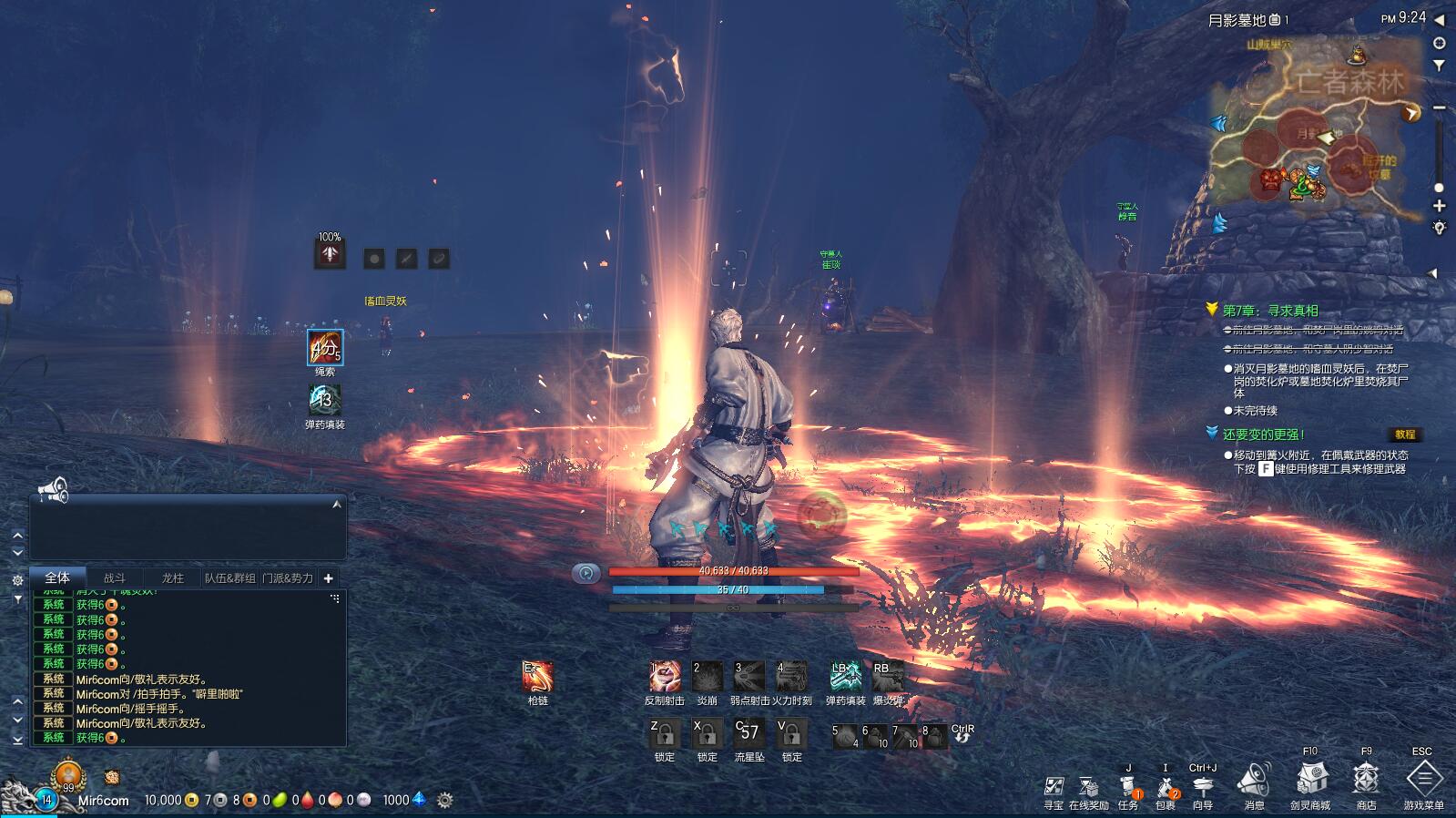Open the 在线奖励 online rewards
The height and width of the screenshot is (818, 1456).
(x=1088, y=787)
